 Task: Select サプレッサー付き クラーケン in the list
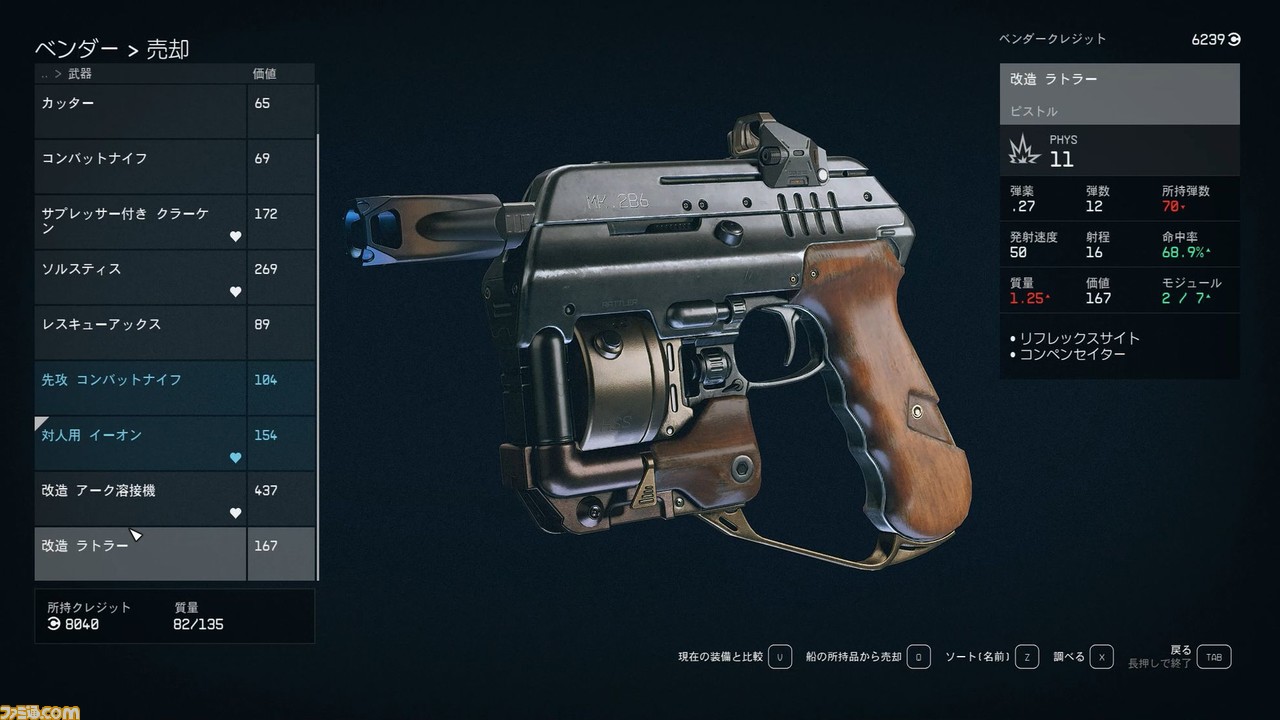[x=140, y=222]
